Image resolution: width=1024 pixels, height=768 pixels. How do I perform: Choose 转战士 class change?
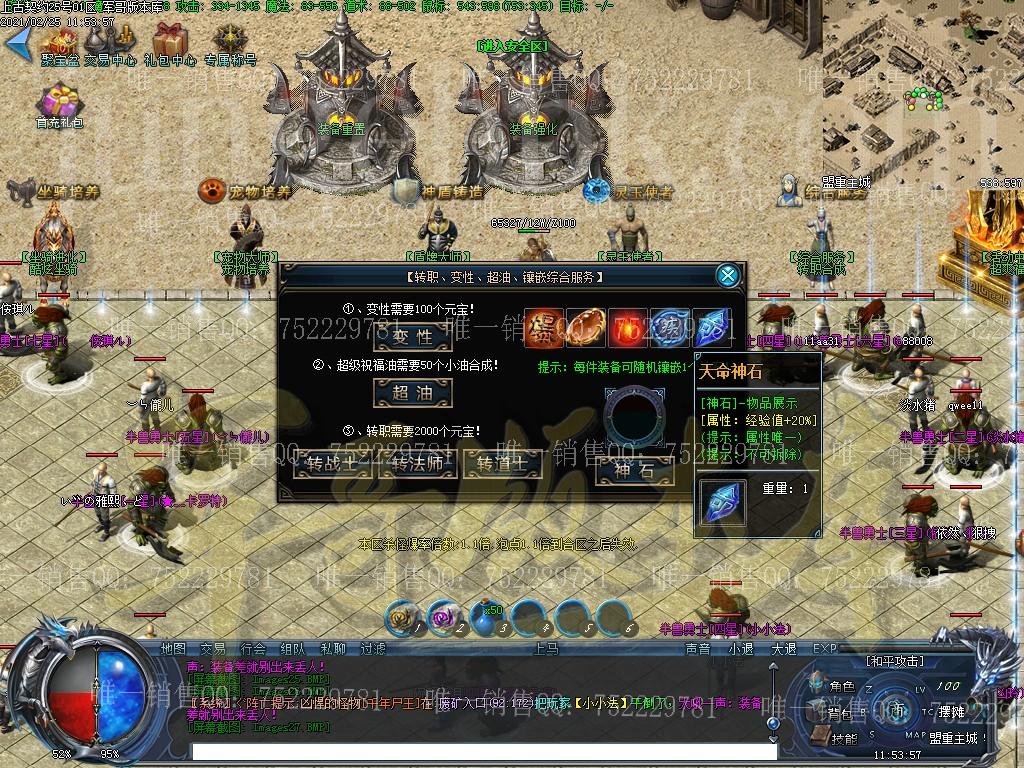333,463
